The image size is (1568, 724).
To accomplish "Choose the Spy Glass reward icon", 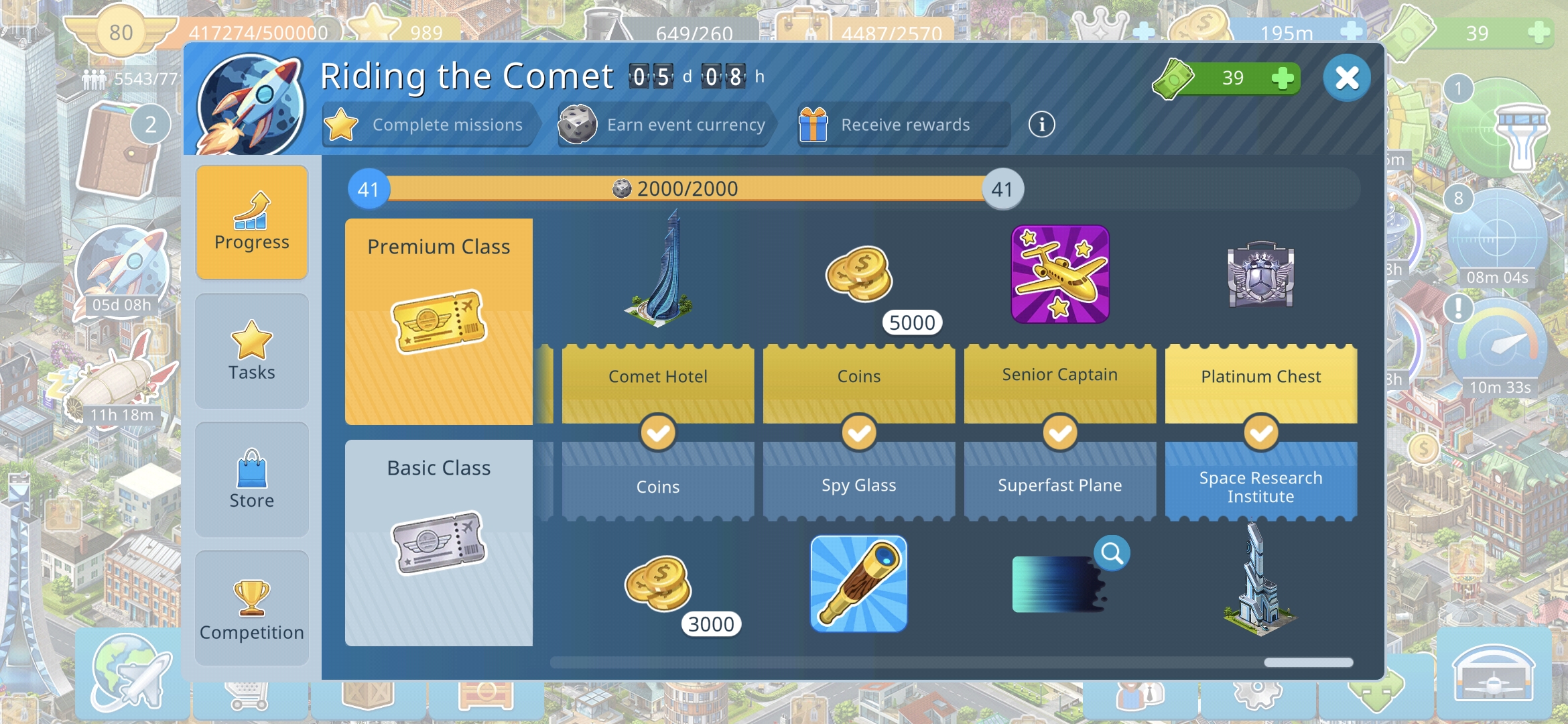I will pos(858,584).
